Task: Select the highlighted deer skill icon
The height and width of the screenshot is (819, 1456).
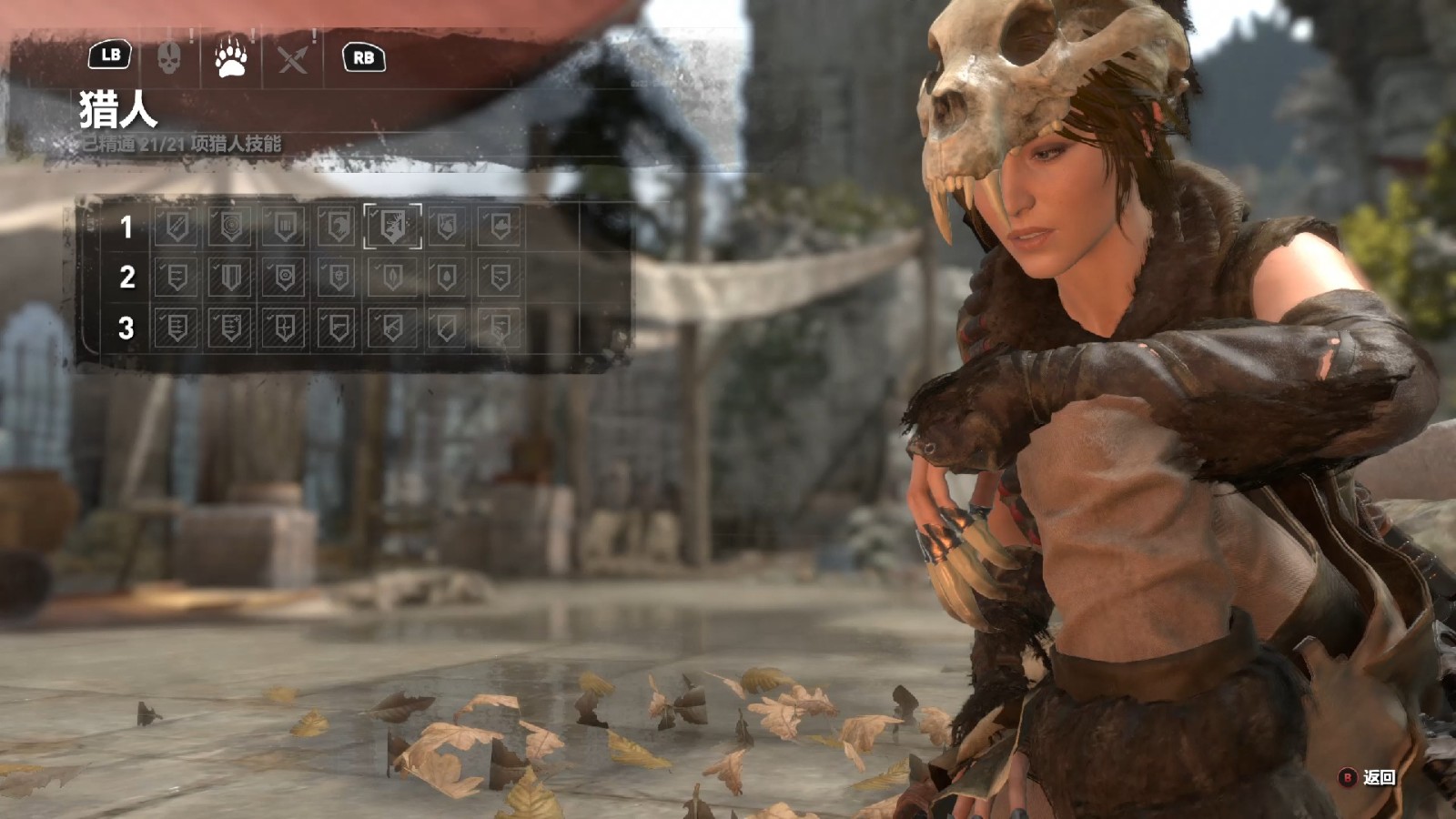Action: pos(392,226)
